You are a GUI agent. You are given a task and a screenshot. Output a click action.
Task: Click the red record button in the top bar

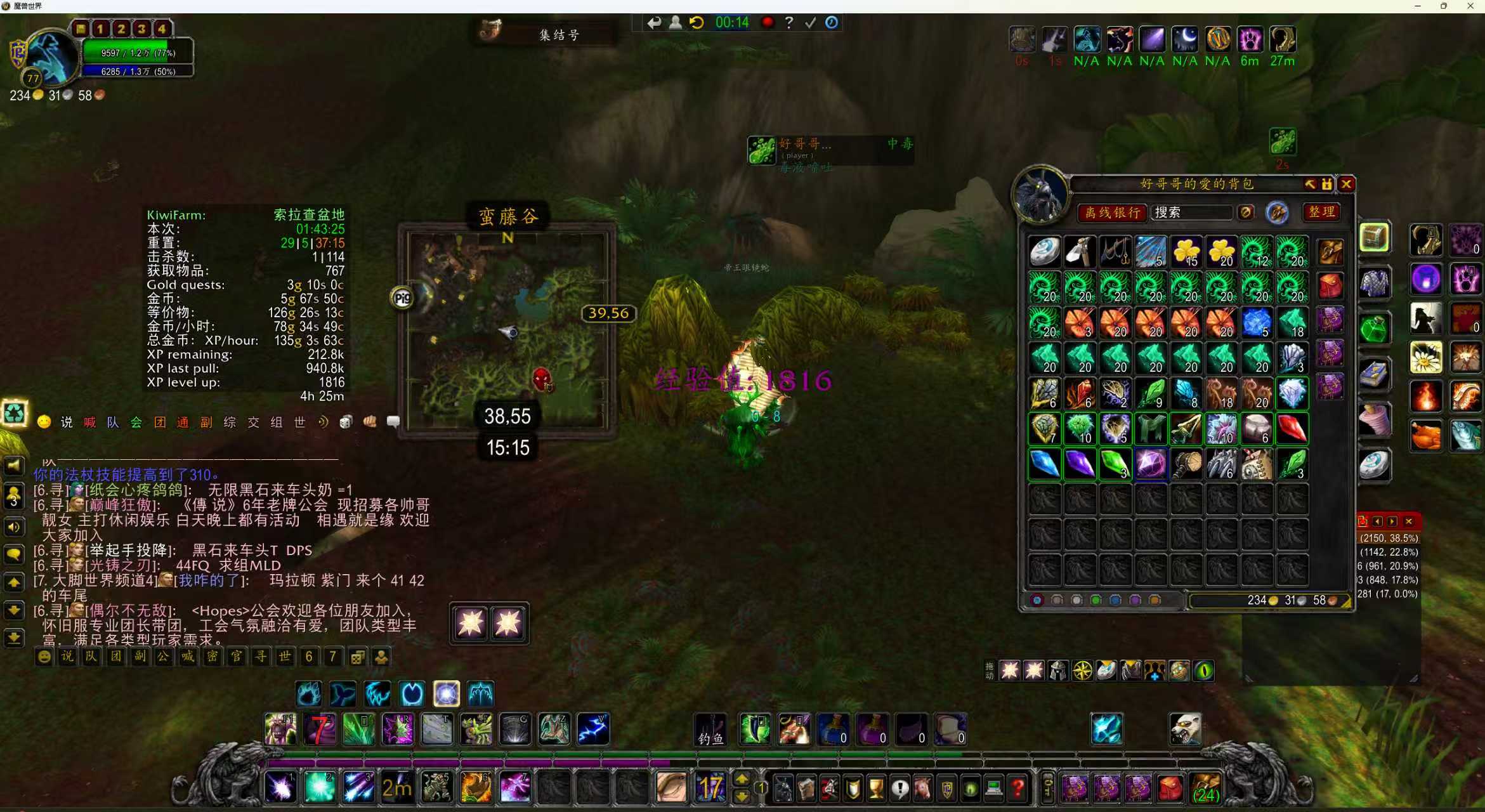(x=768, y=23)
